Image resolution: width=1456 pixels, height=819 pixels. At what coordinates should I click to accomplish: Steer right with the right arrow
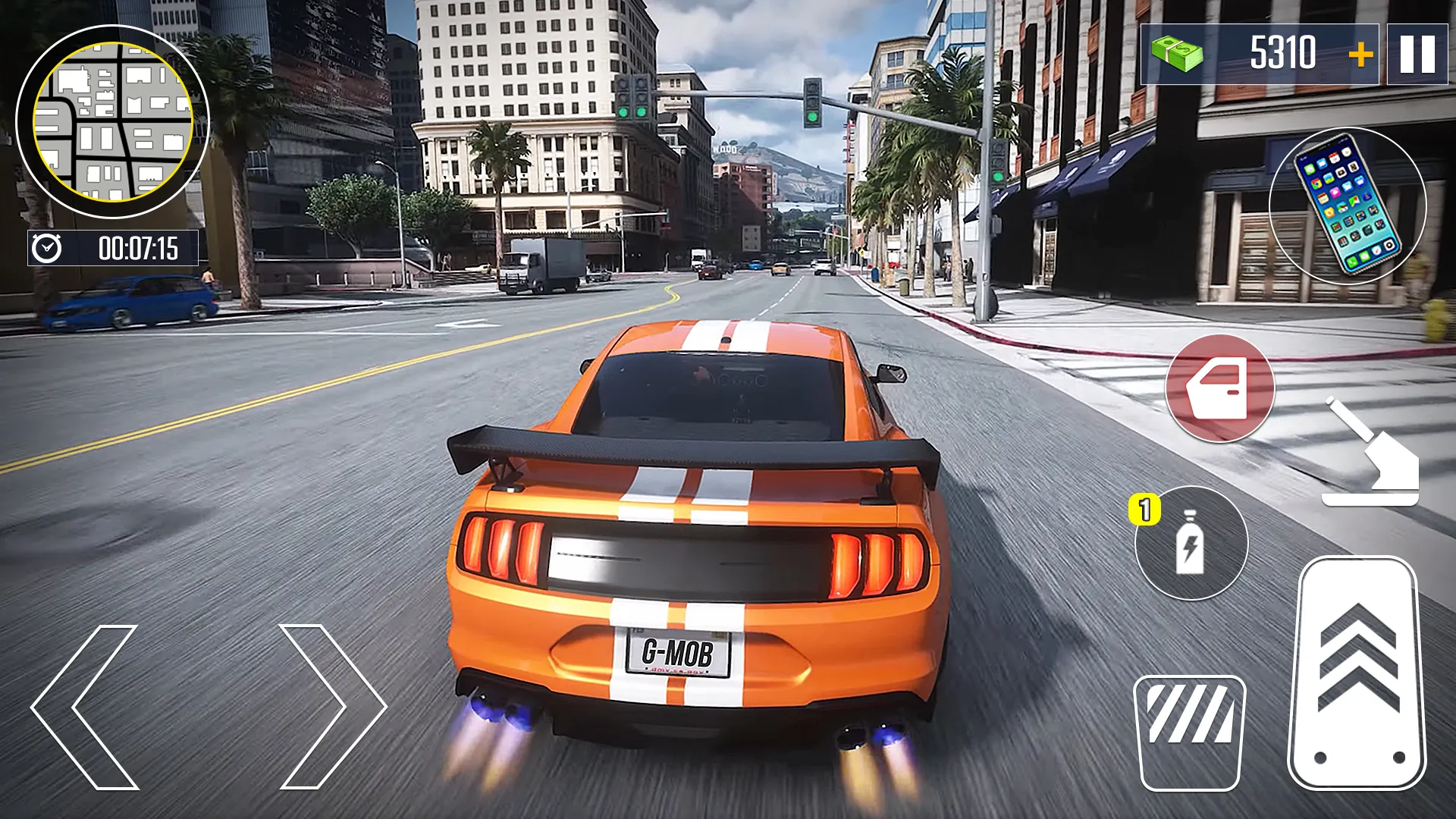point(332,707)
